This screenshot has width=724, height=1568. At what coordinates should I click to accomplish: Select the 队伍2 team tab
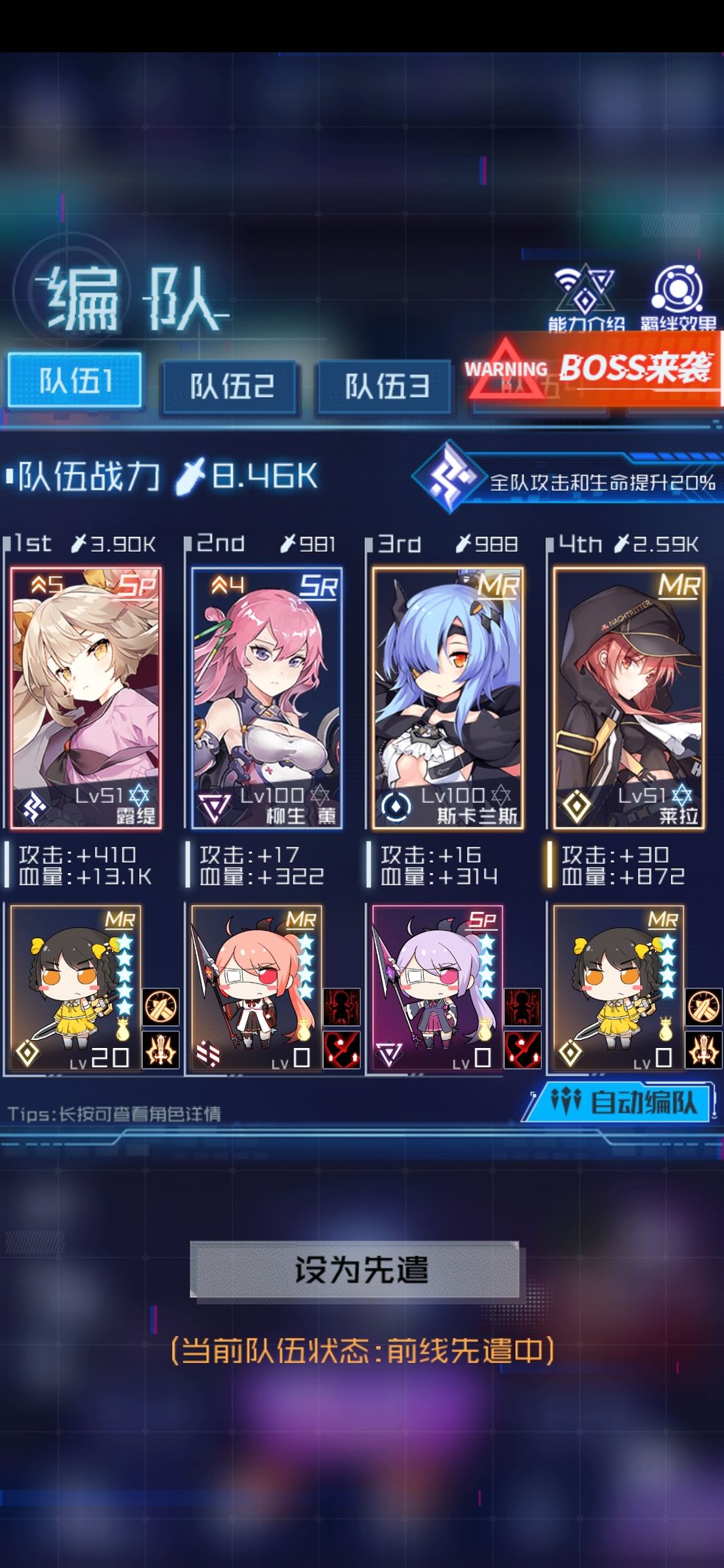coord(230,385)
